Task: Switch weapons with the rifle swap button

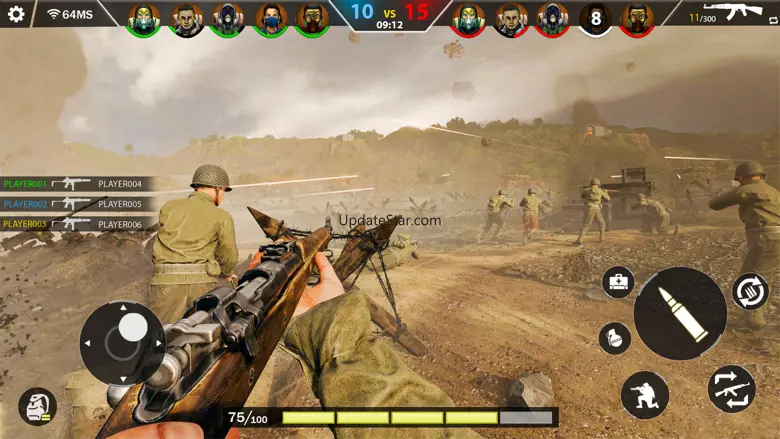Action: (x=731, y=389)
